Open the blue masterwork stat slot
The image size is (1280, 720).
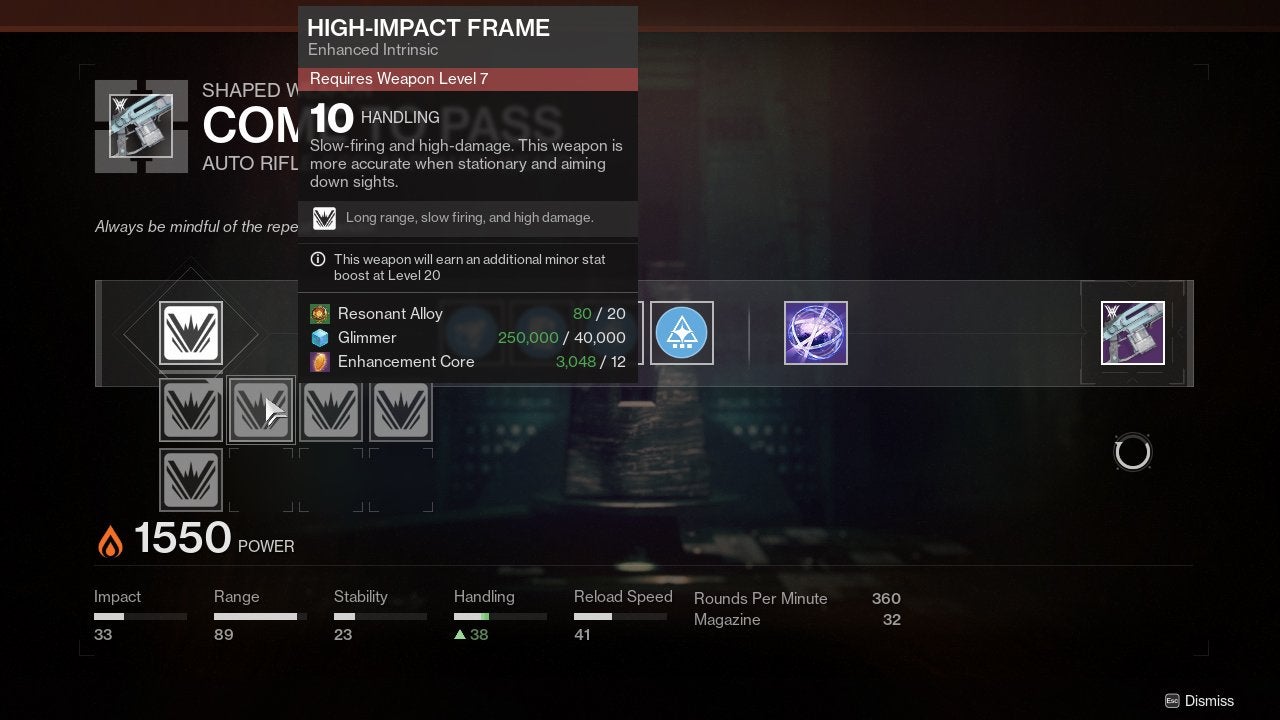[682, 333]
